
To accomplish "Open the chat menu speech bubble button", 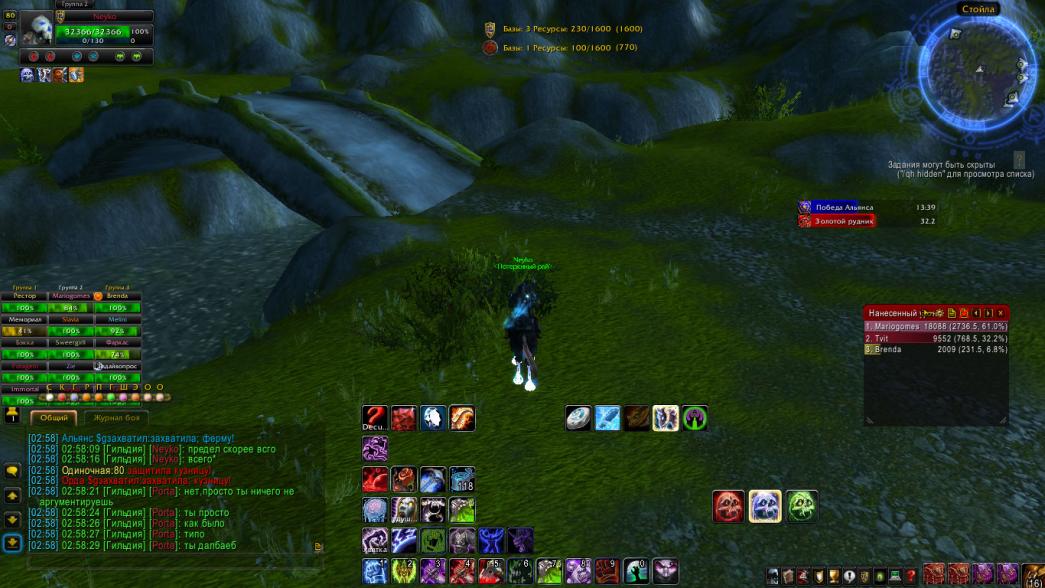I will [12, 471].
